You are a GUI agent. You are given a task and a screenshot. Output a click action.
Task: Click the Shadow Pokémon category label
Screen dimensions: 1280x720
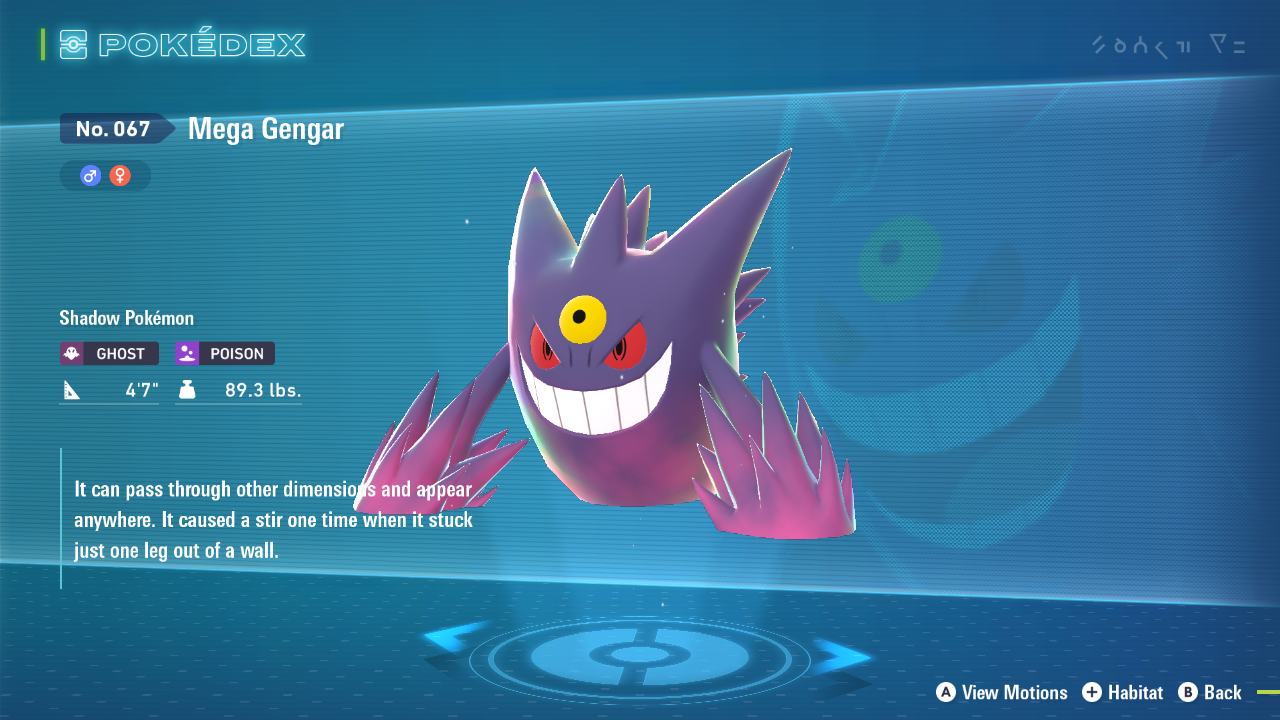126,318
